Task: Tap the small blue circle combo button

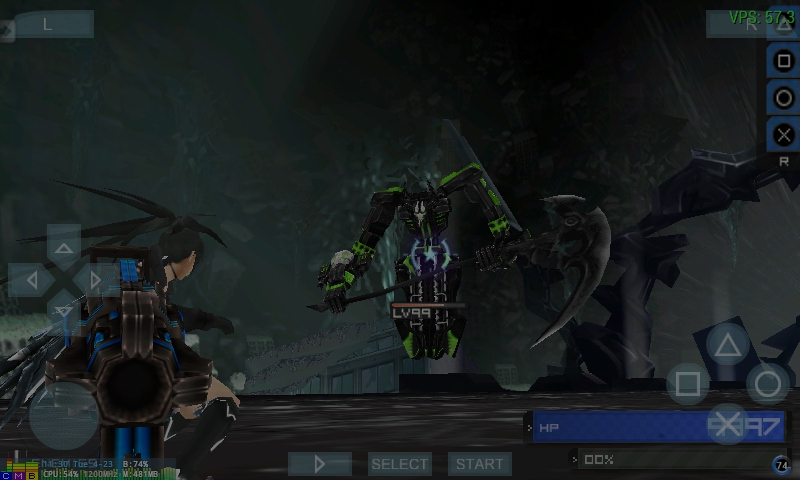Action: click(784, 98)
